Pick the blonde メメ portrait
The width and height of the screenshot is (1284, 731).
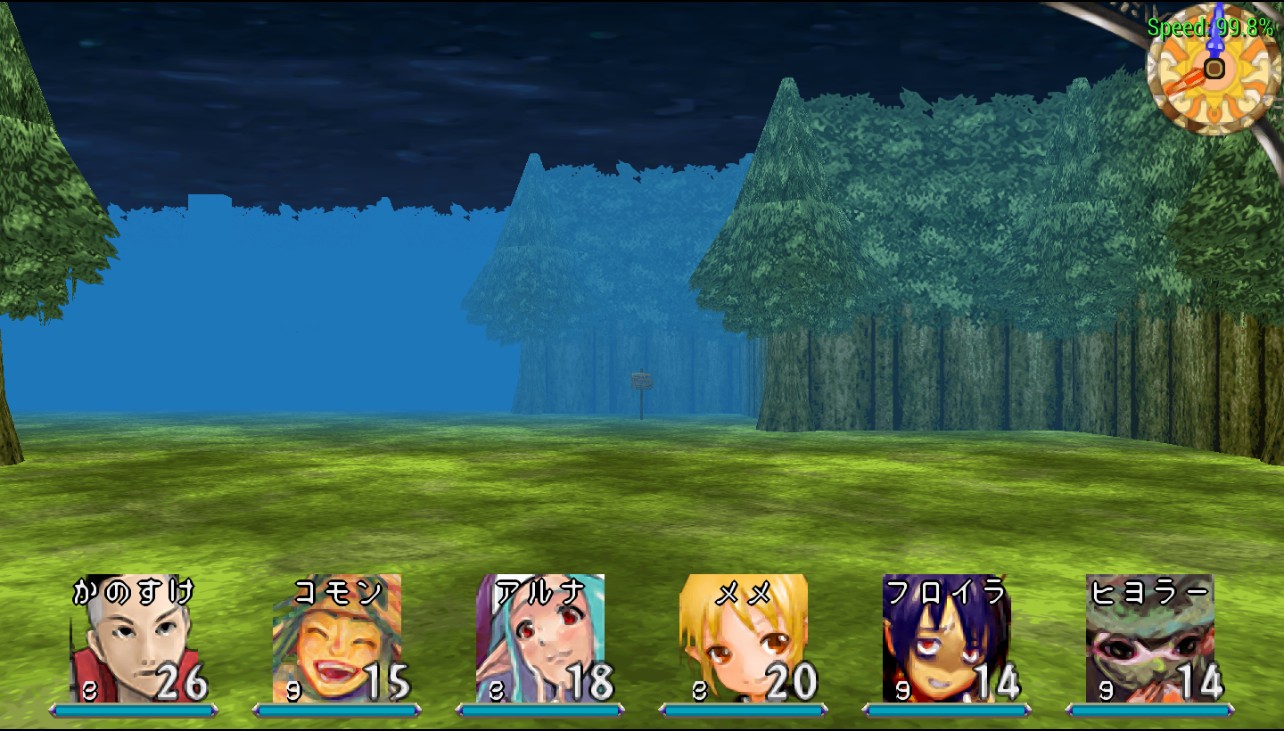click(743, 638)
